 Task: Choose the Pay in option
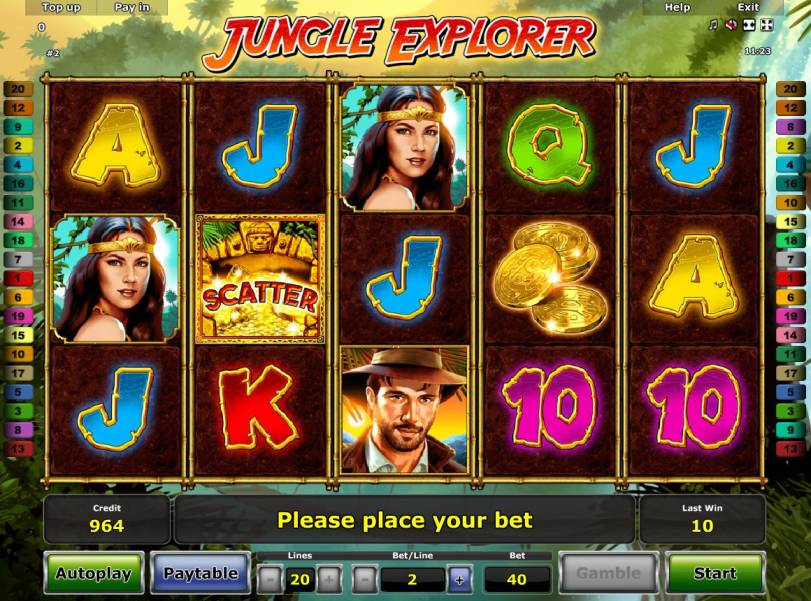click(132, 7)
